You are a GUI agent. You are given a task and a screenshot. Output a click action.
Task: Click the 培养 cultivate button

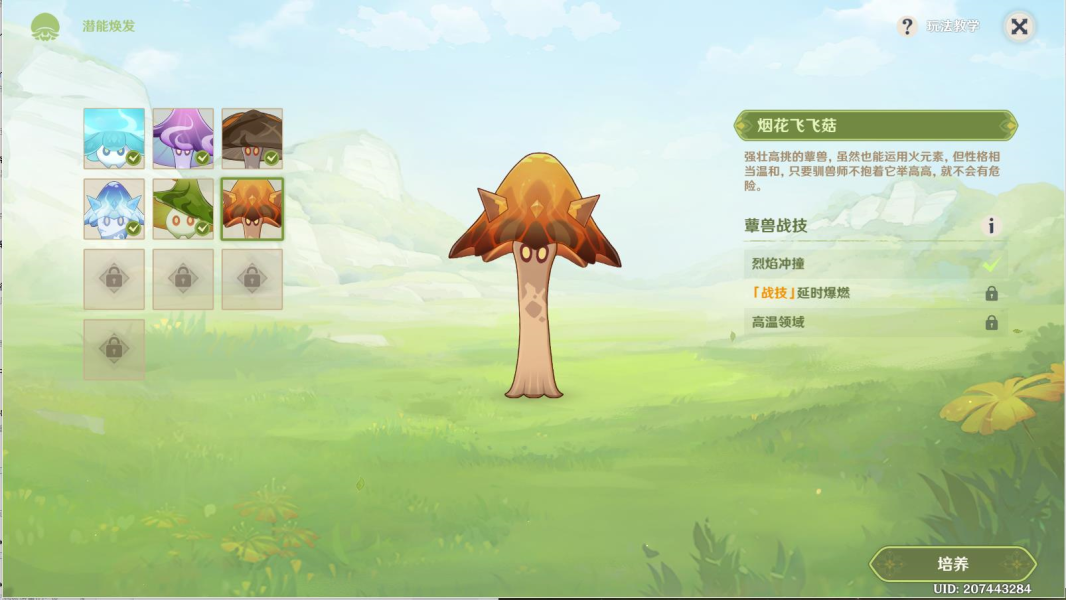(x=953, y=564)
